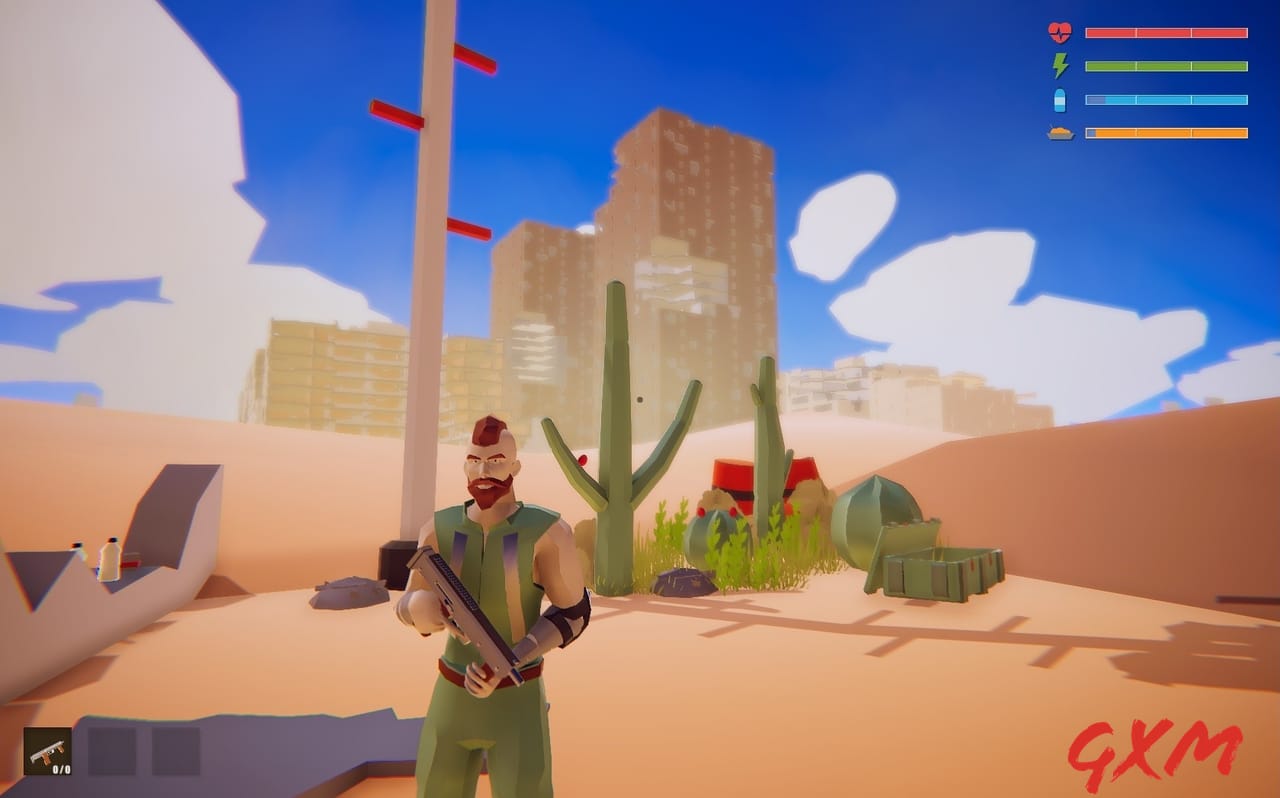This screenshot has height=798, width=1280.
Task: Click the orange hunger bar
Action: [x=1165, y=131]
